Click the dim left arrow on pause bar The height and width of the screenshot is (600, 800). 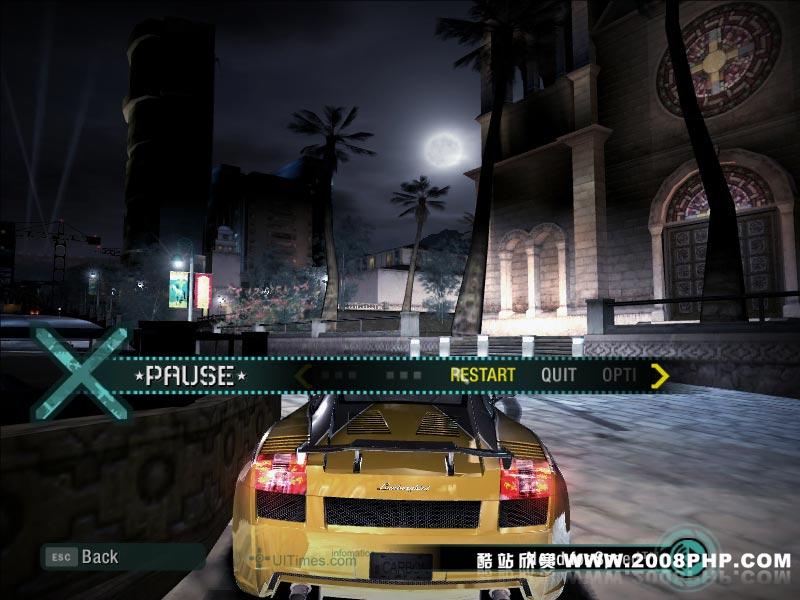click(x=303, y=376)
